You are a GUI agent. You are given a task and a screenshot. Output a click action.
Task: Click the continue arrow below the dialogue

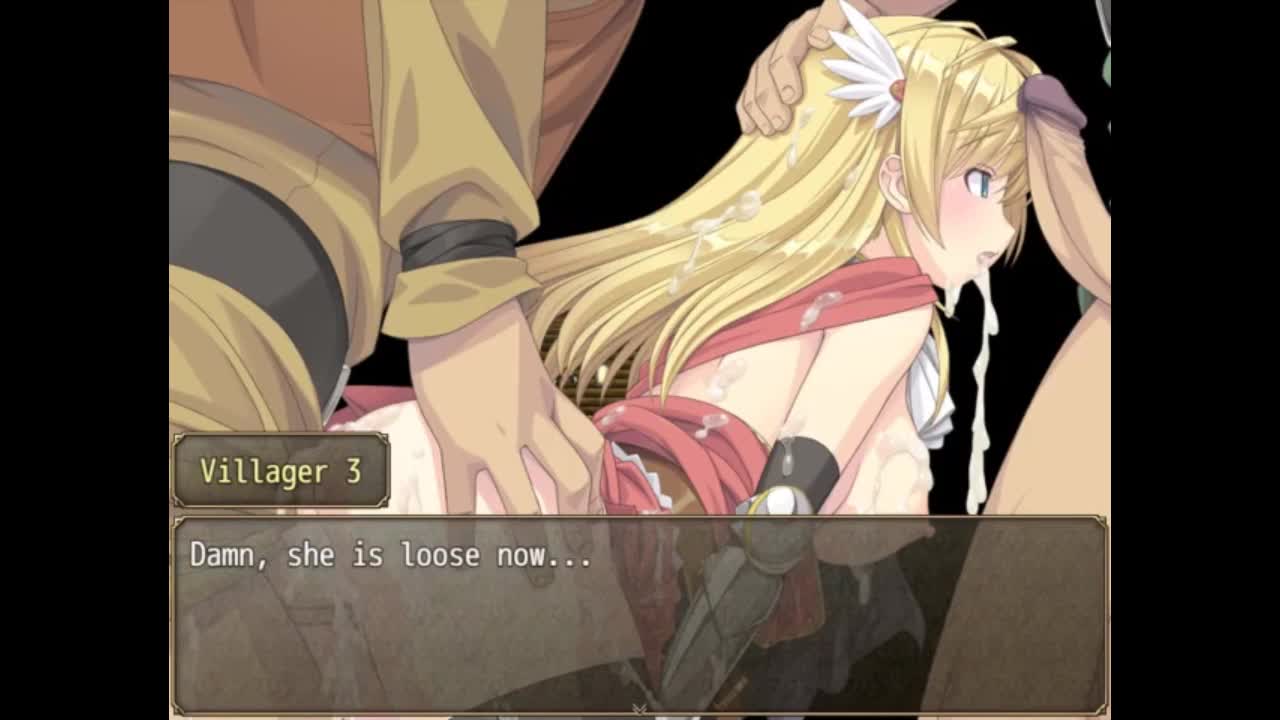tap(639, 708)
